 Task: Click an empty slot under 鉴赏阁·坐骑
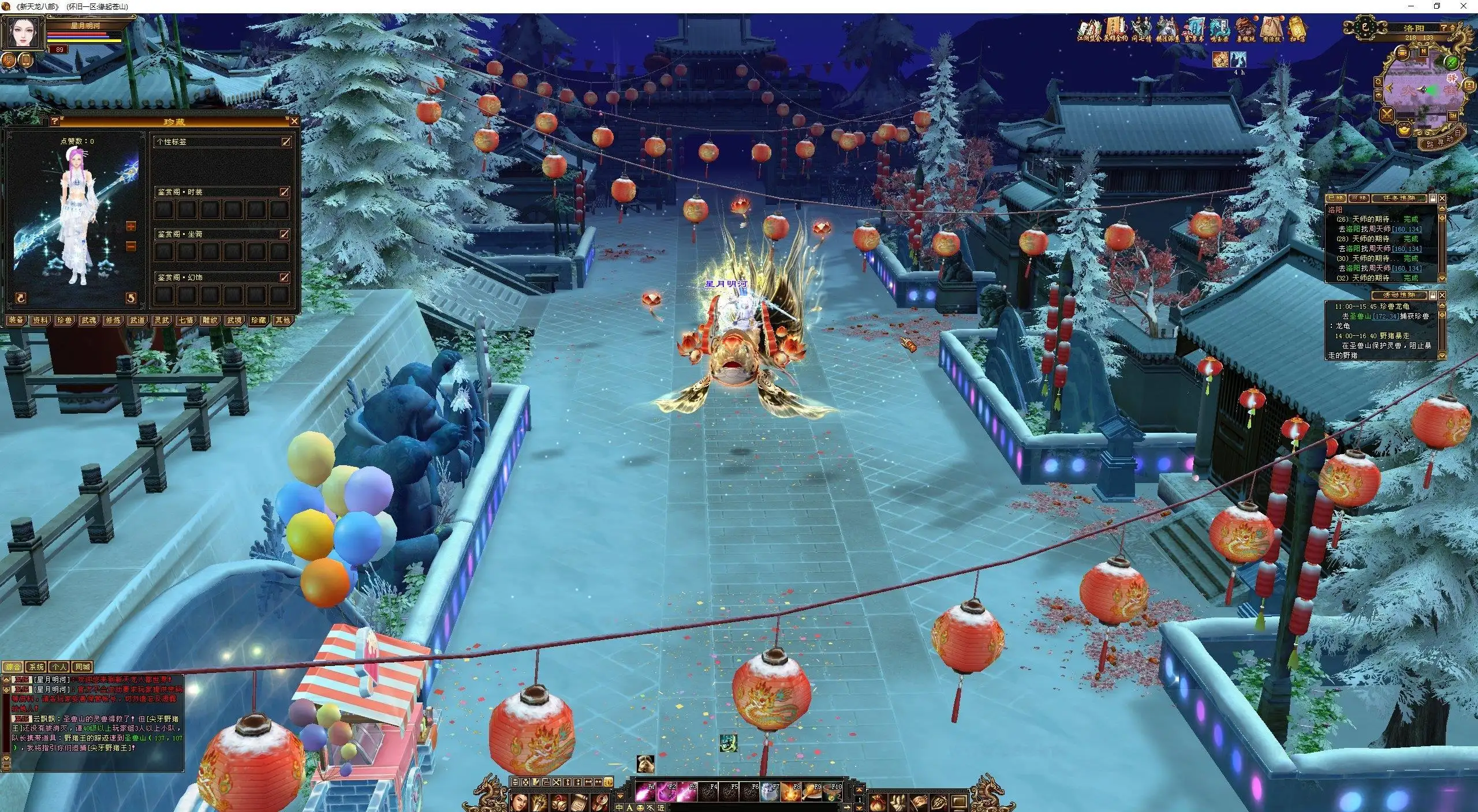click(165, 251)
